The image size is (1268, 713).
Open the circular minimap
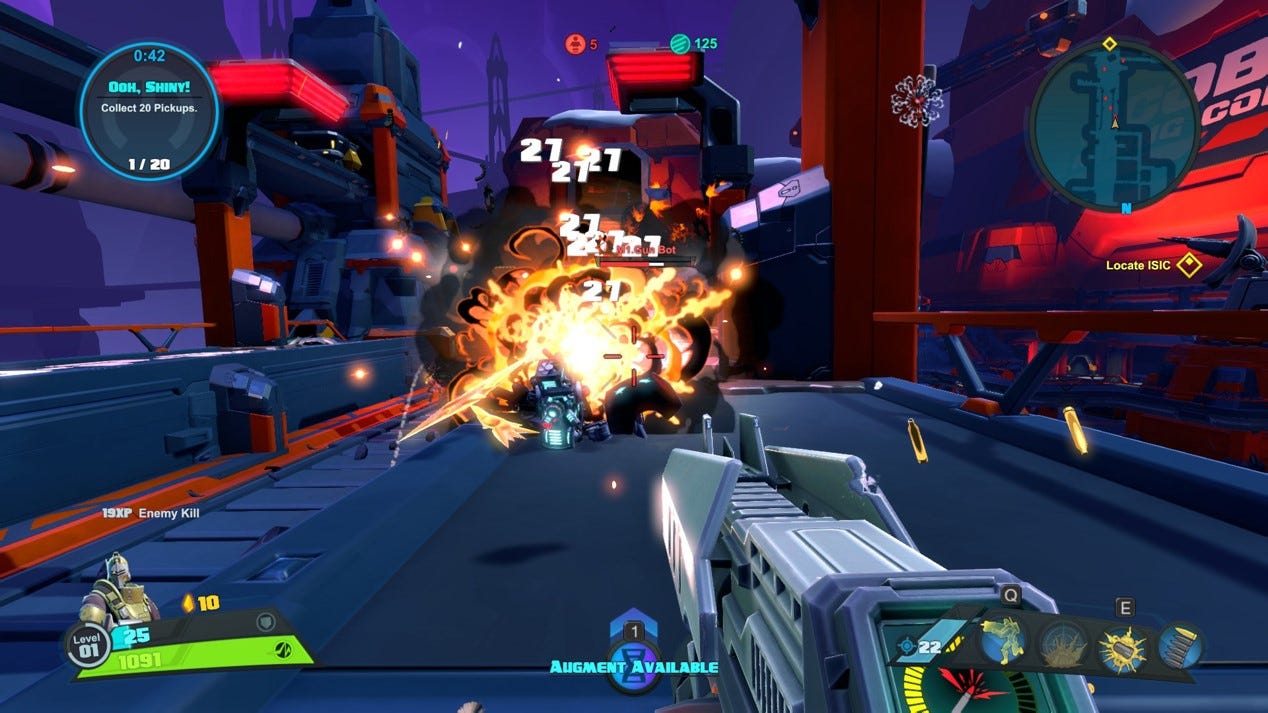(1112, 124)
